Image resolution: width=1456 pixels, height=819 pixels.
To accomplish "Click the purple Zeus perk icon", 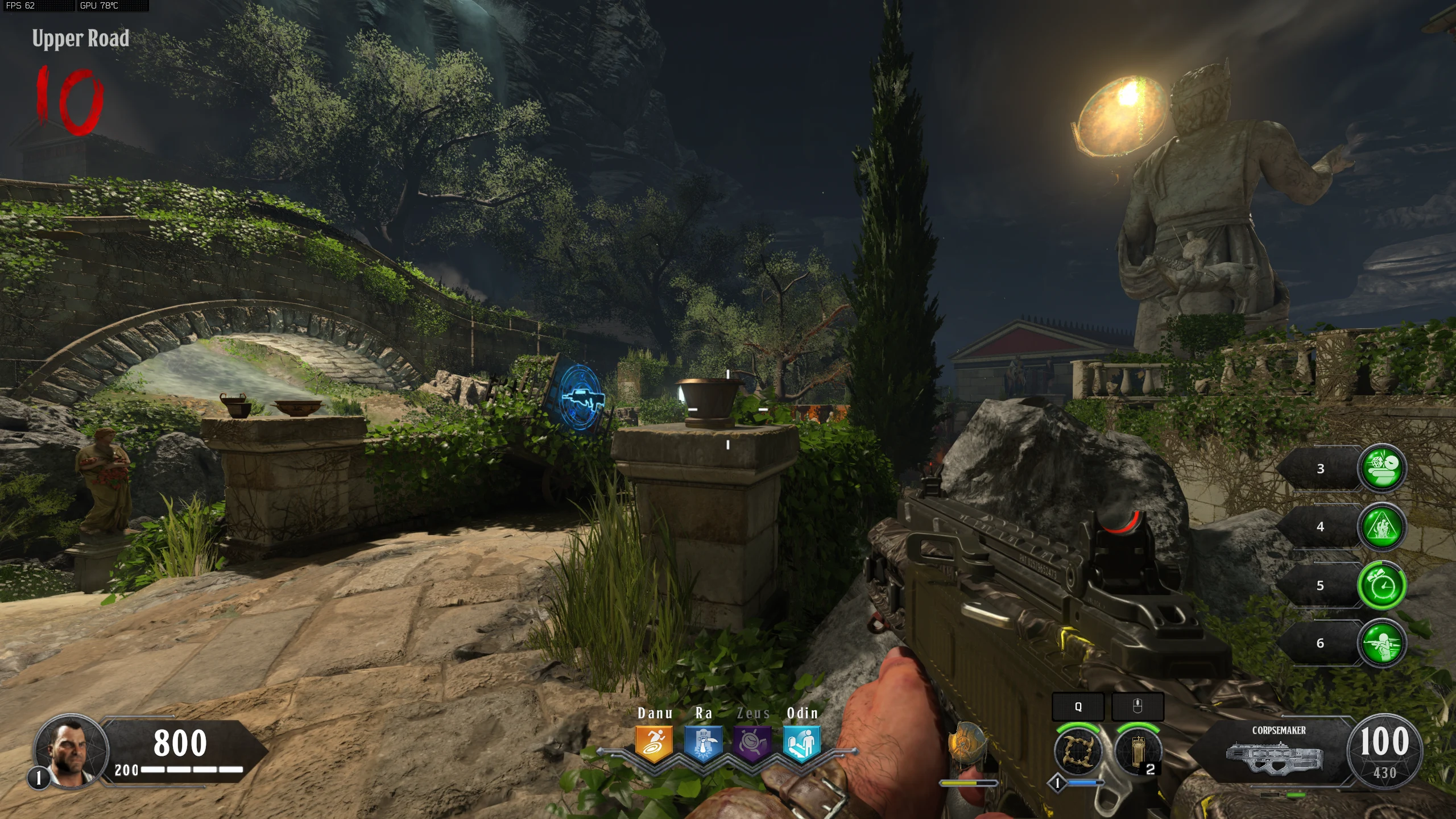I will tap(752, 743).
